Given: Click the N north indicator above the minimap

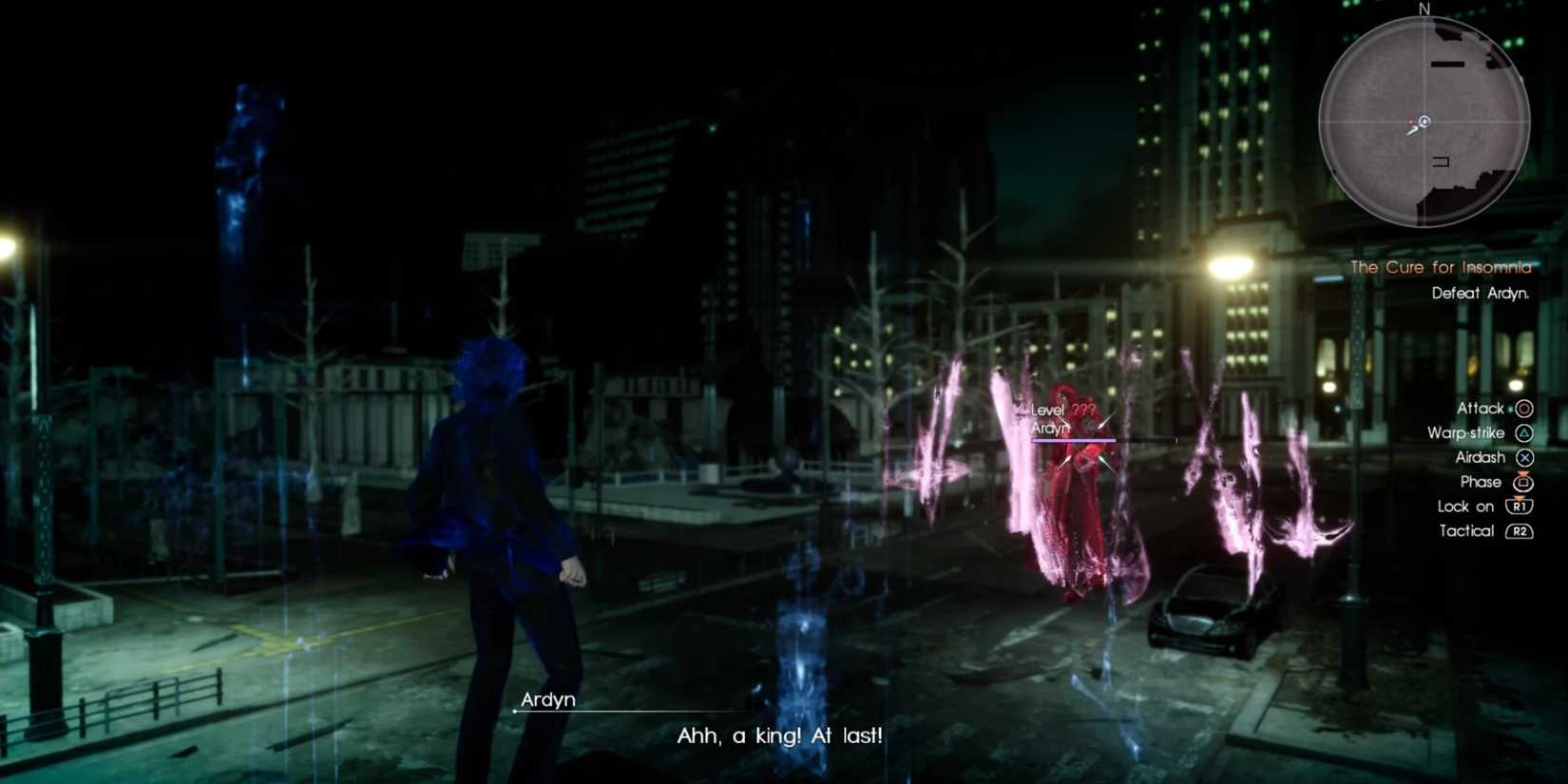Looking at the screenshot, I should [x=1423, y=10].
